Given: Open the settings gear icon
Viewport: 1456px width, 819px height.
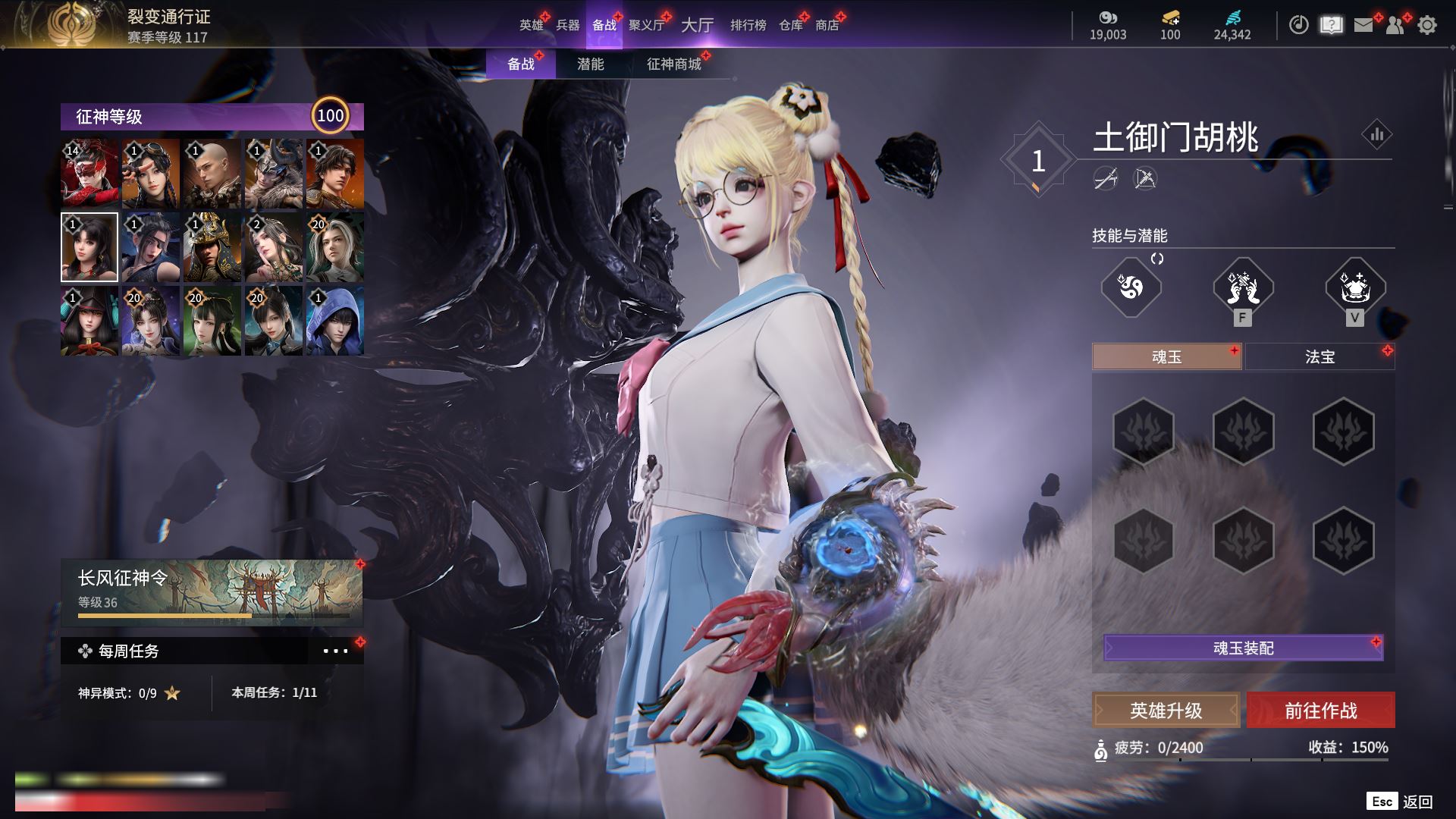Looking at the screenshot, I should pyautogui.click(x=1426, y=26).
